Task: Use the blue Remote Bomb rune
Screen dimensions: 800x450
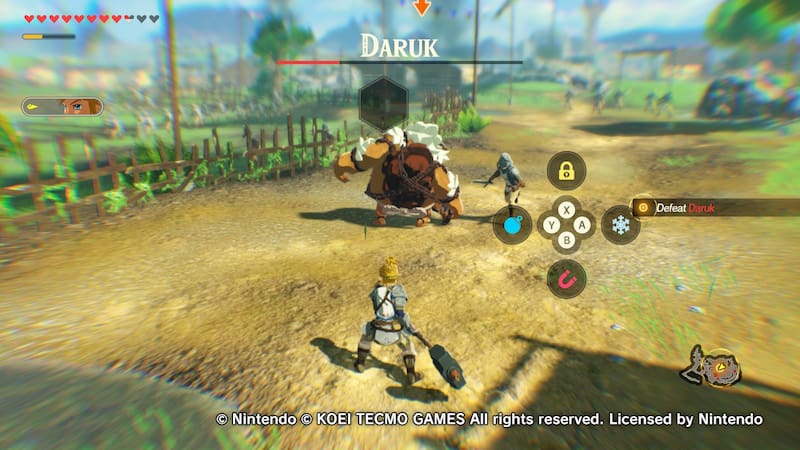Action: tap(512, 225)
